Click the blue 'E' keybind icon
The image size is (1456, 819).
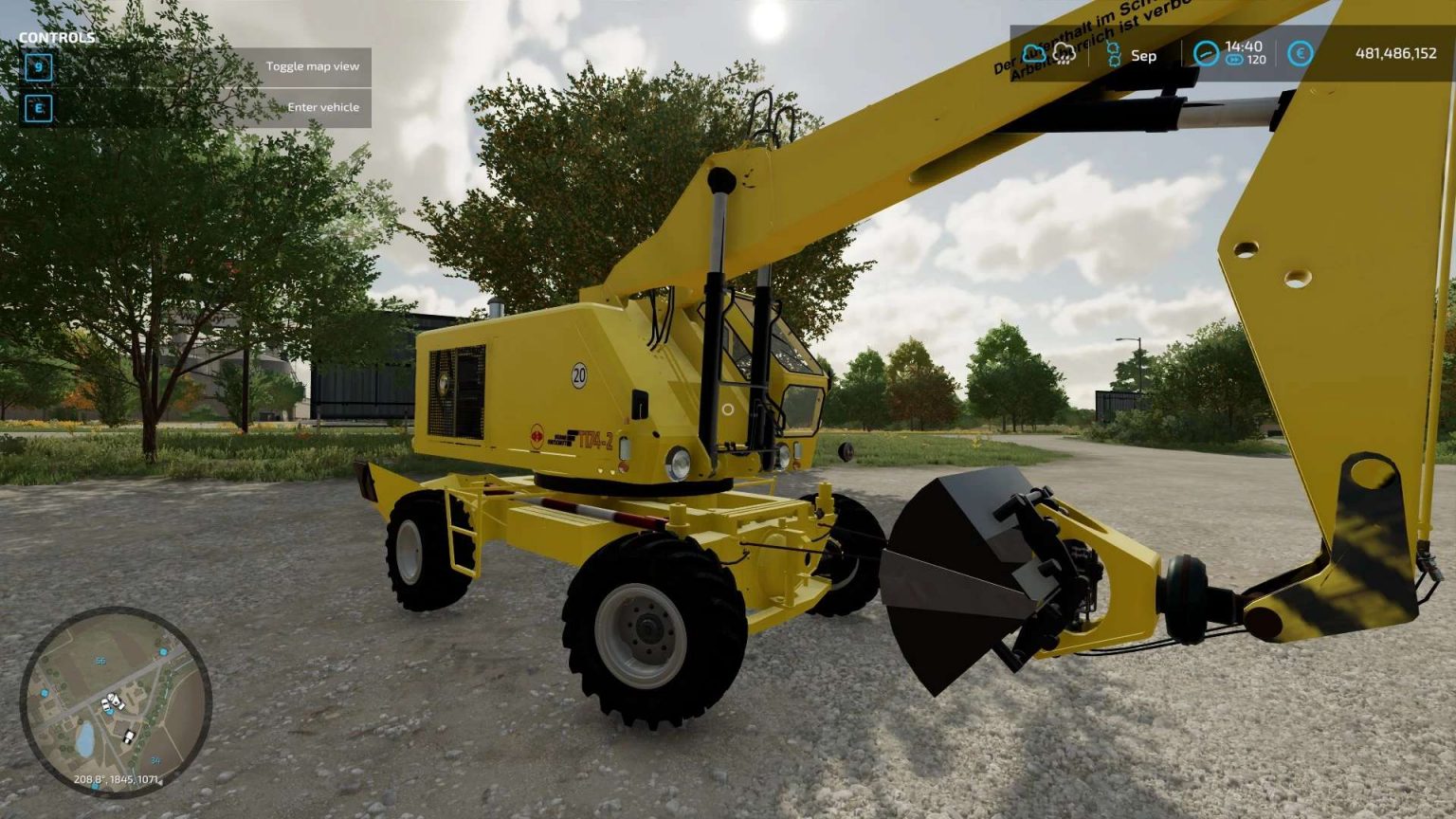(37, 107)
